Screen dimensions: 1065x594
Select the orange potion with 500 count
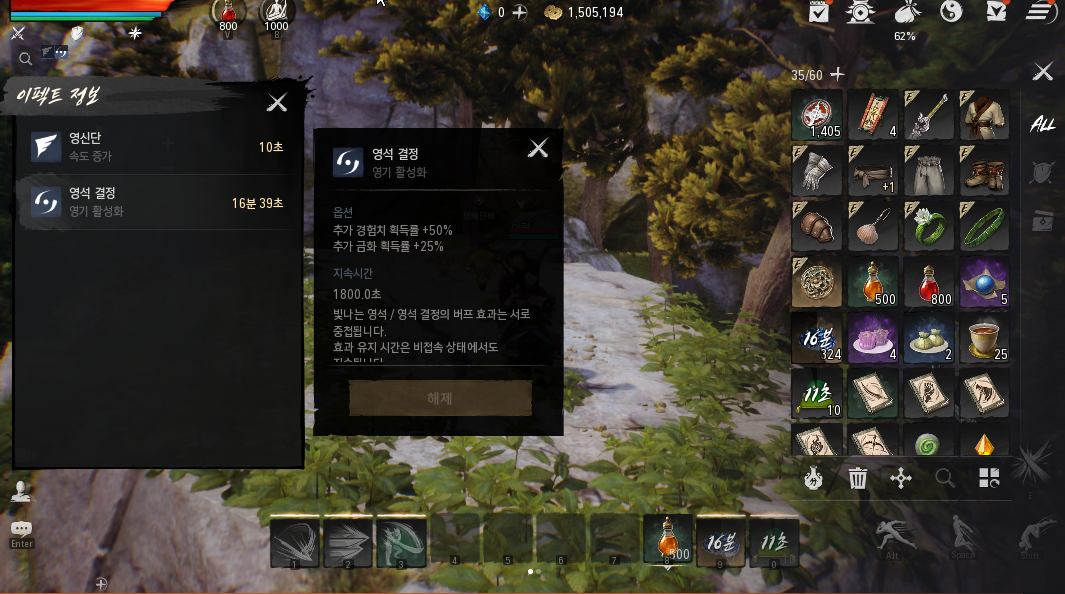pos(872,283)
